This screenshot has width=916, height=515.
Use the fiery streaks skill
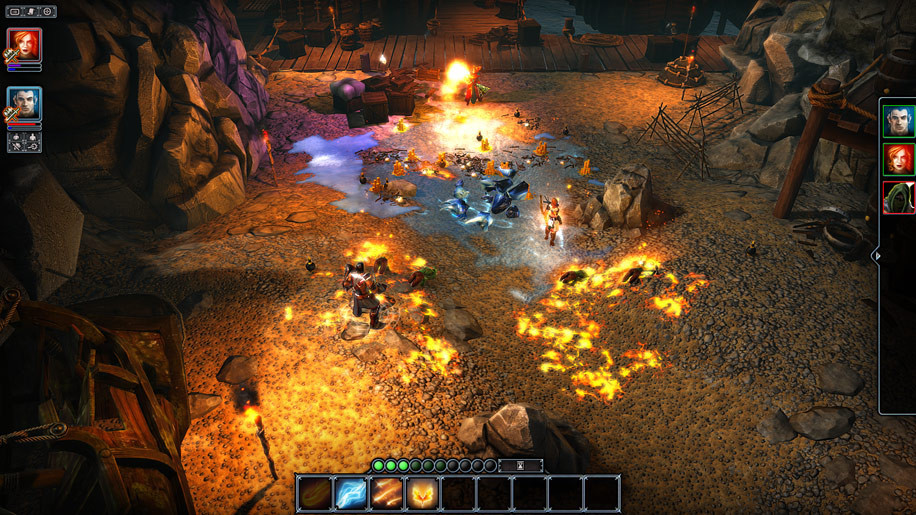point(386,493)
